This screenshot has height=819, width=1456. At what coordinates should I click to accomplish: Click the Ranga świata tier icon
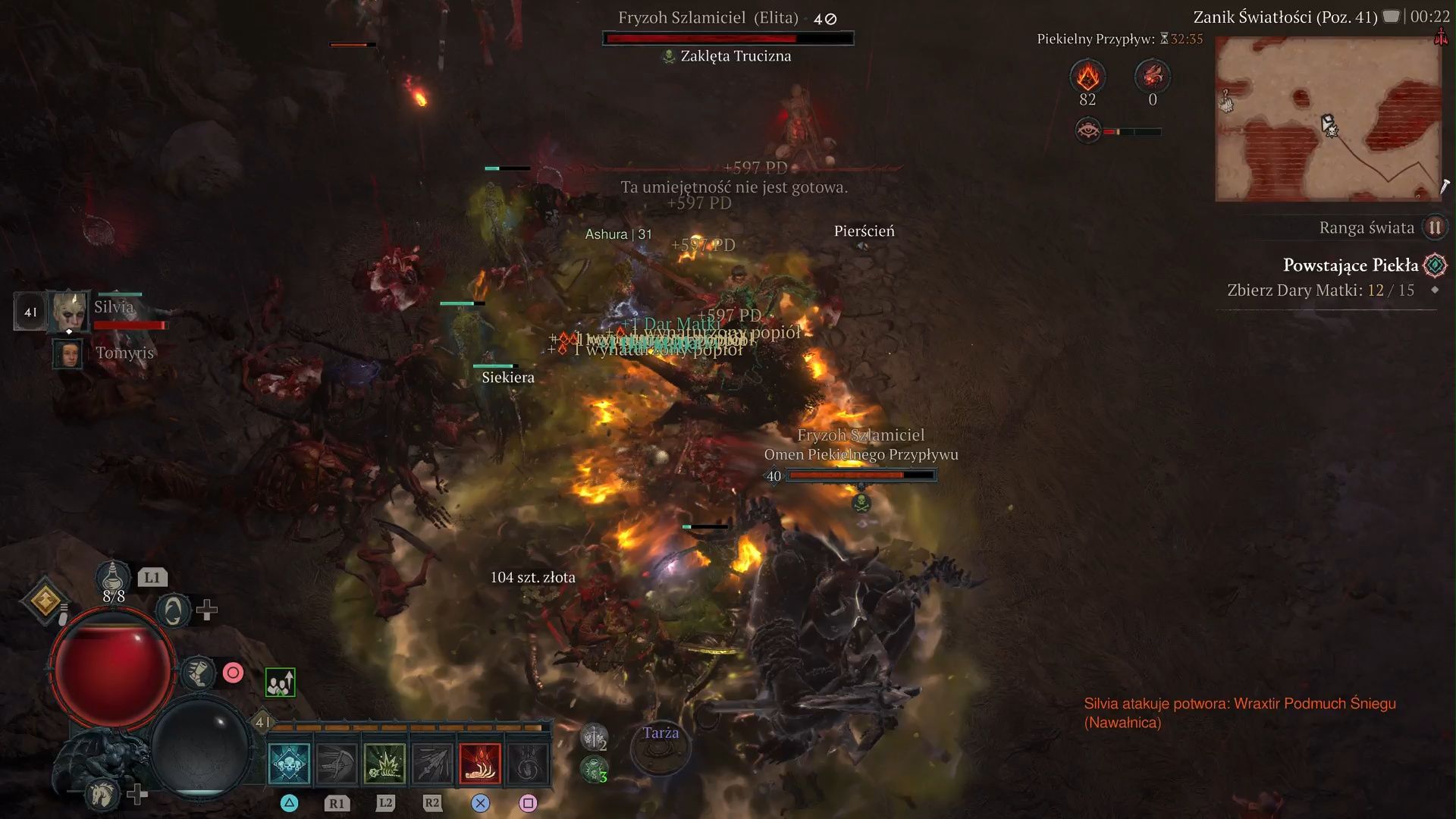(1435, 227)
